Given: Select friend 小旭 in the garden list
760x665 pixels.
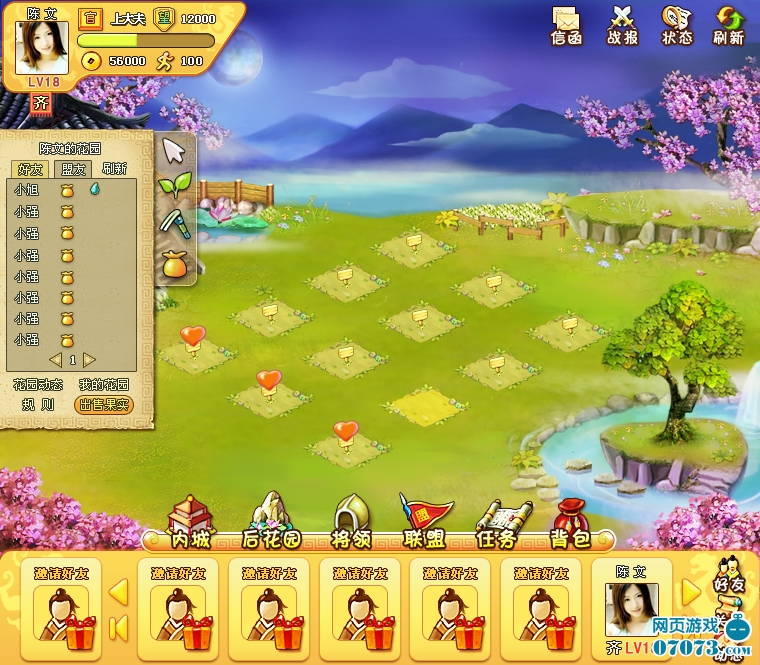Looking at the screenshot, I should tap(27, 189).
